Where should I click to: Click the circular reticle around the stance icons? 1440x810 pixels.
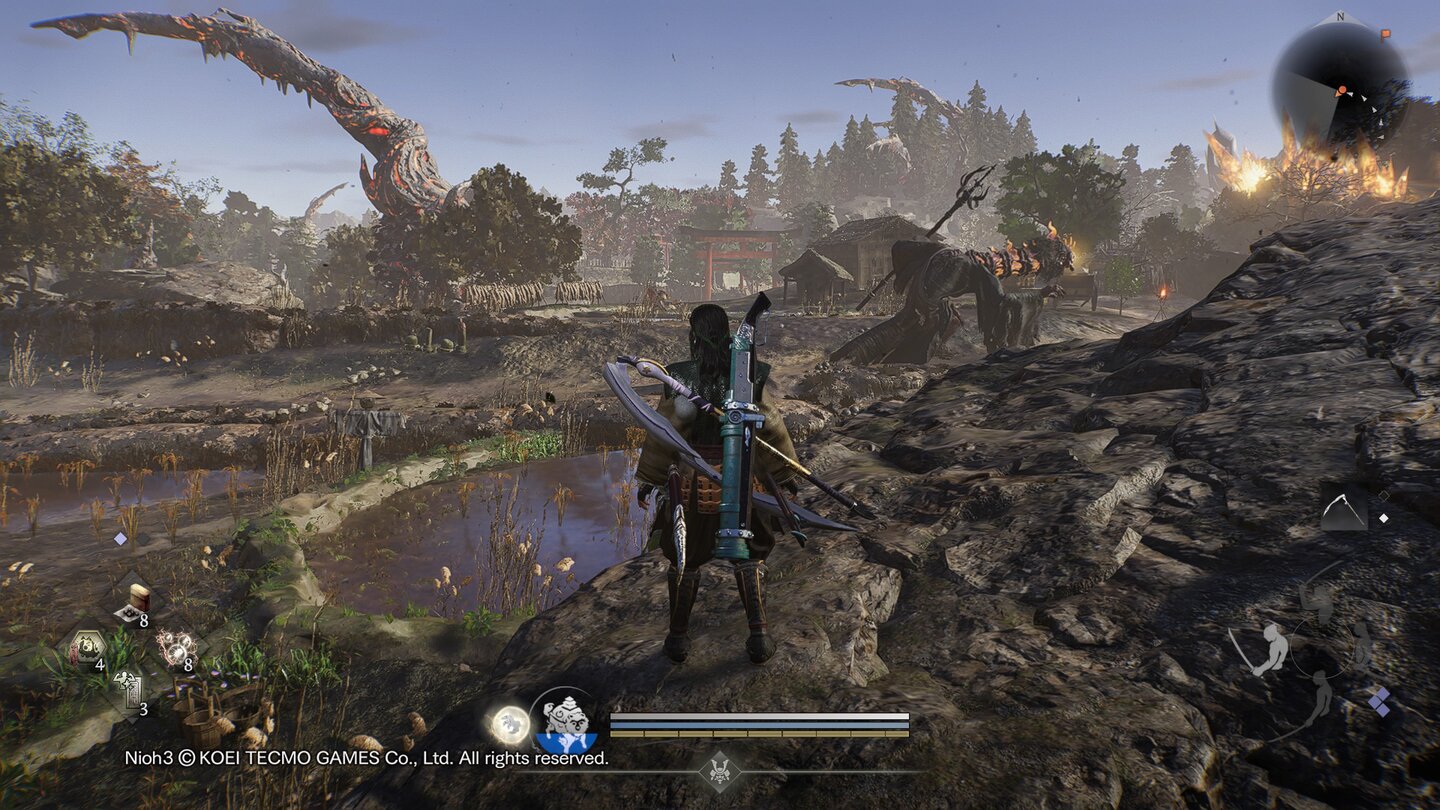click(1322, 646)
